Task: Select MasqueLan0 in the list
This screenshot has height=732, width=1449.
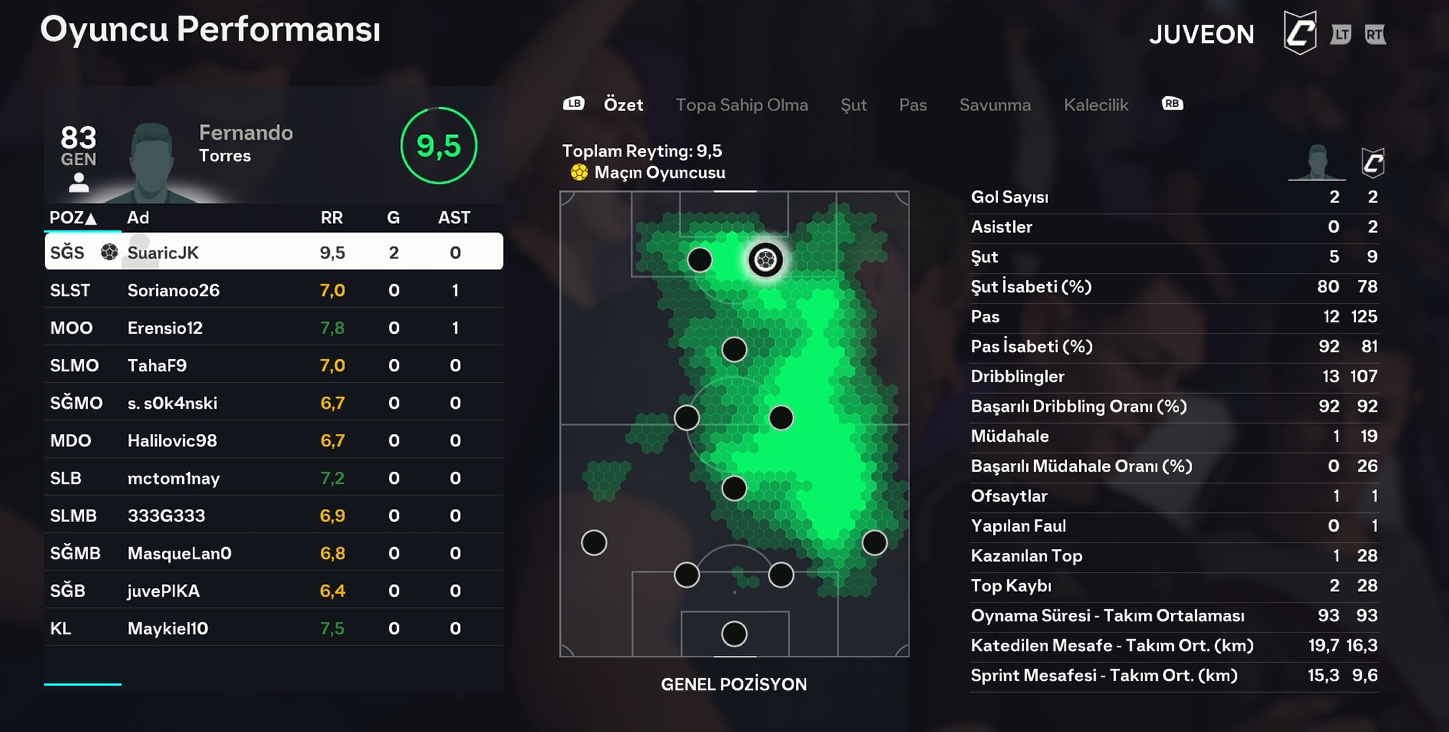Action: coord(273,553)
